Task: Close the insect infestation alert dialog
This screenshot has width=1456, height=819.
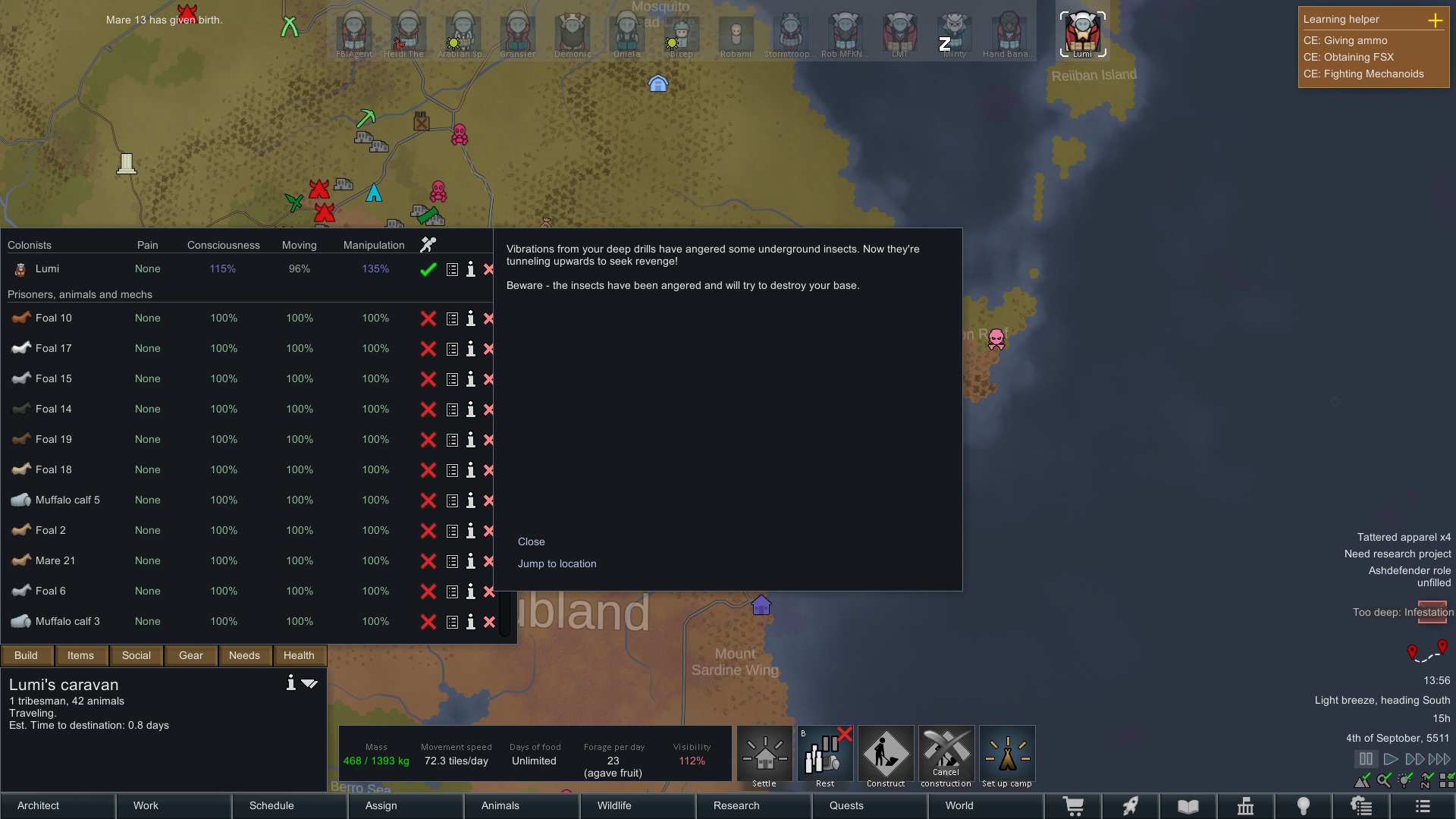Action: pyautogui.click(x=532, y=541)
